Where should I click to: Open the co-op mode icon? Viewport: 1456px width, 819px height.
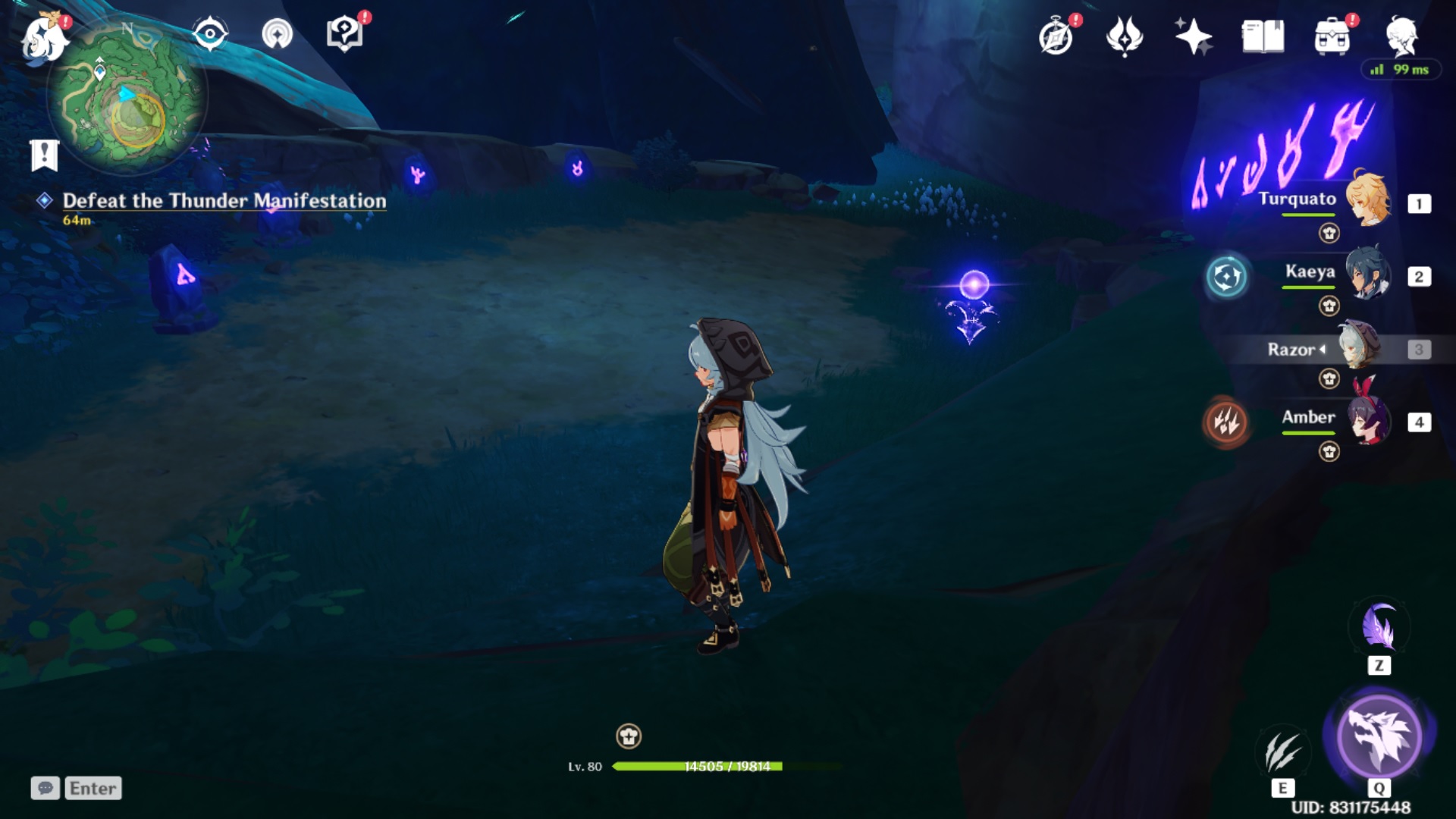277,34
